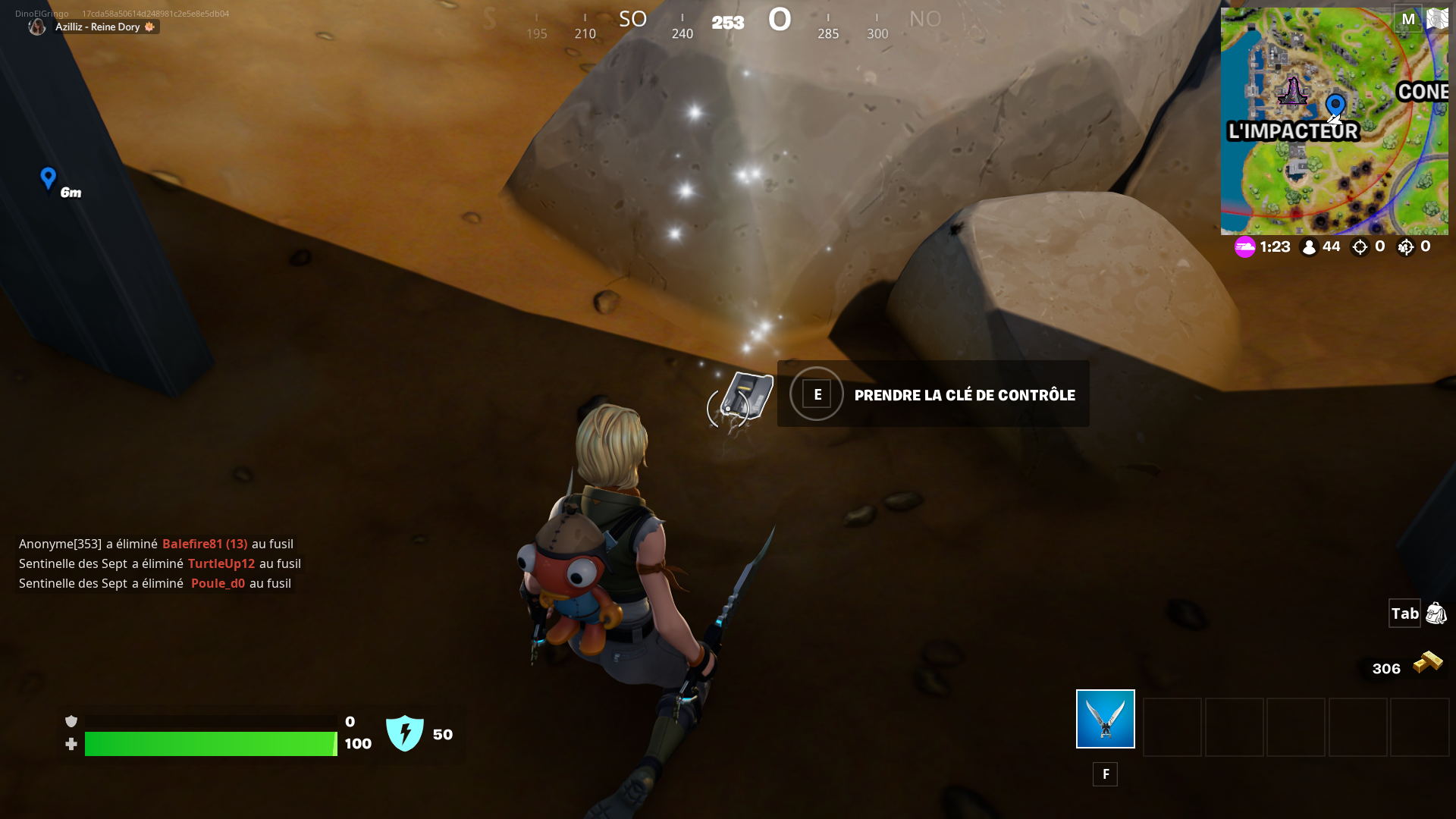
Task: Click the pink storm timer icon
Action: coord(1246,246)
